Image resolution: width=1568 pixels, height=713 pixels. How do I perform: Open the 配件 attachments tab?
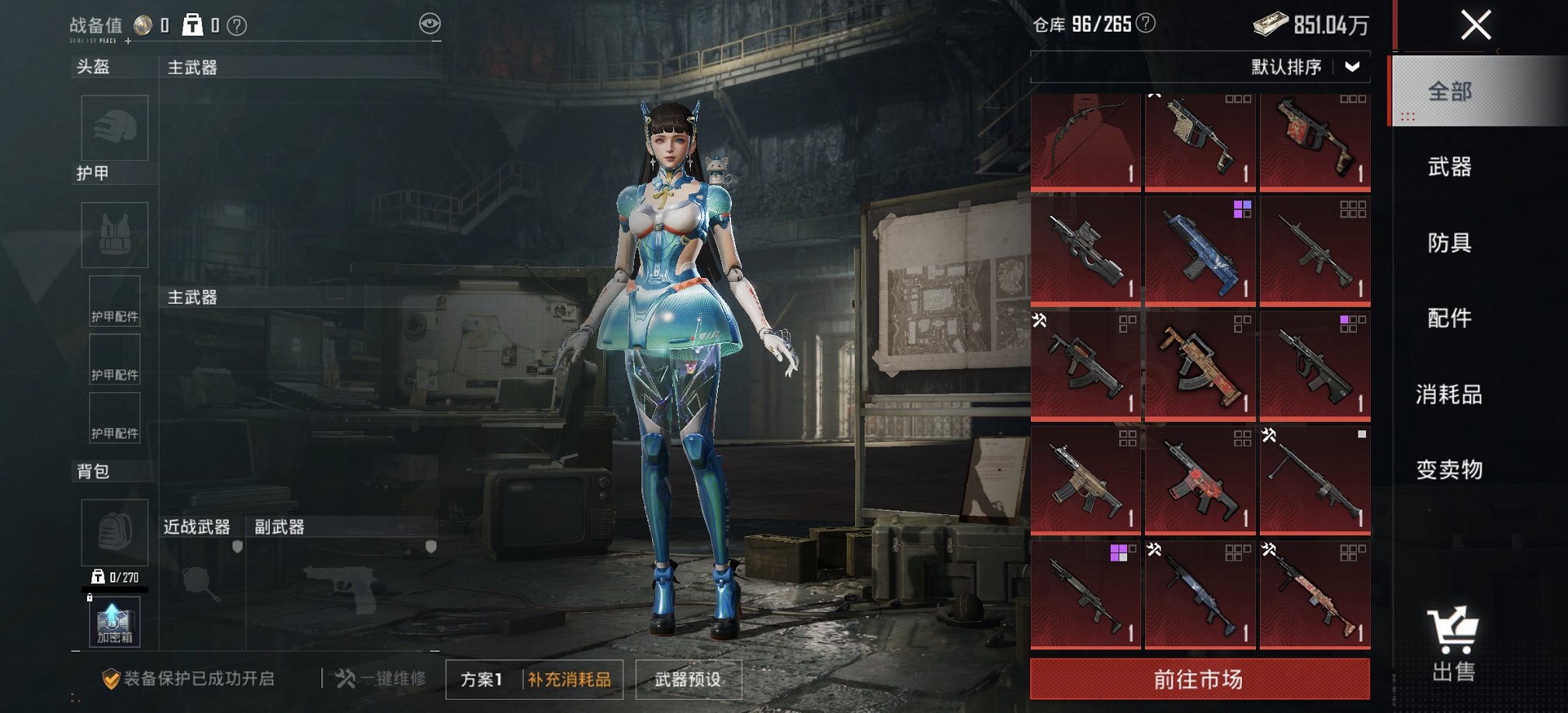coord(1449,318)
